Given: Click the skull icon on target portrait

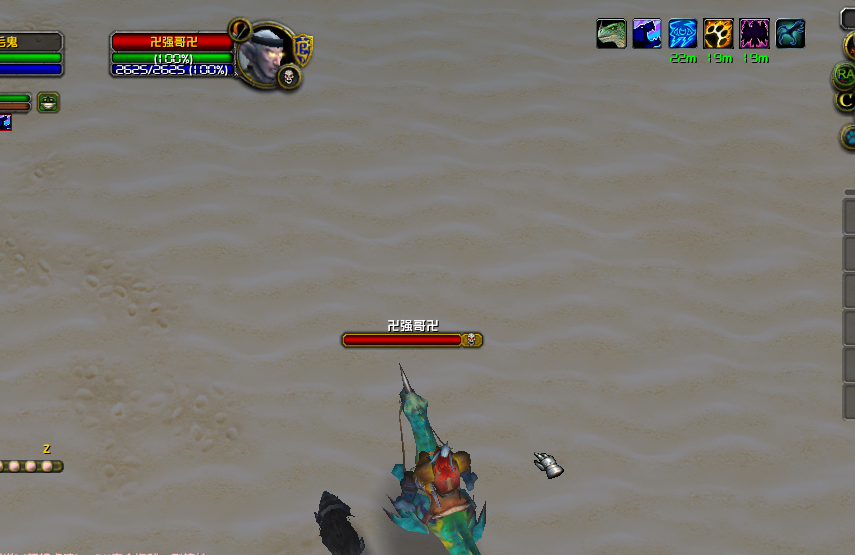Looking at the screenshot, I should click(288, 77).
